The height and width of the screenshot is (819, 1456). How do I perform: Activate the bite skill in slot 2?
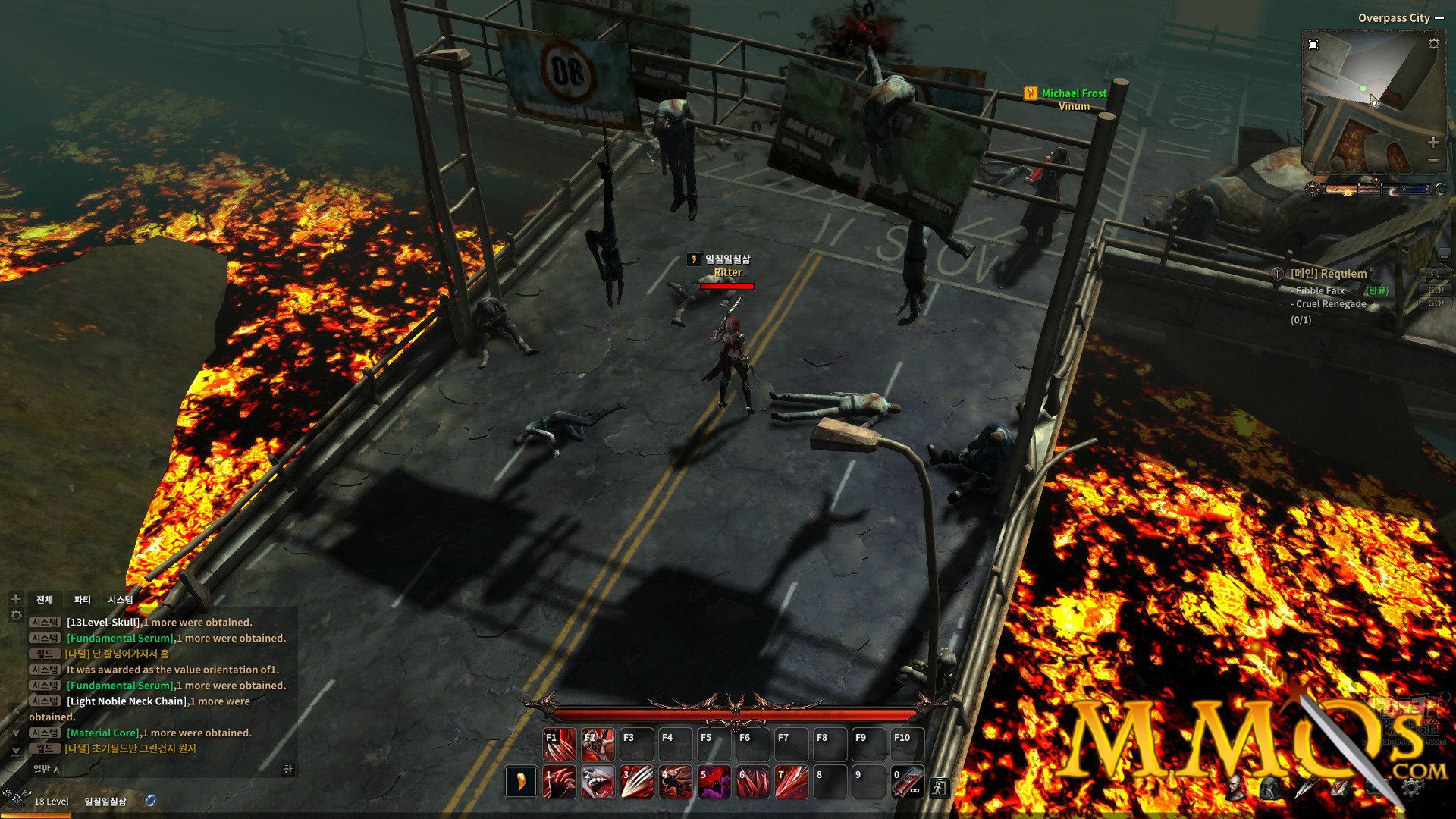click(x=599, y=782)
